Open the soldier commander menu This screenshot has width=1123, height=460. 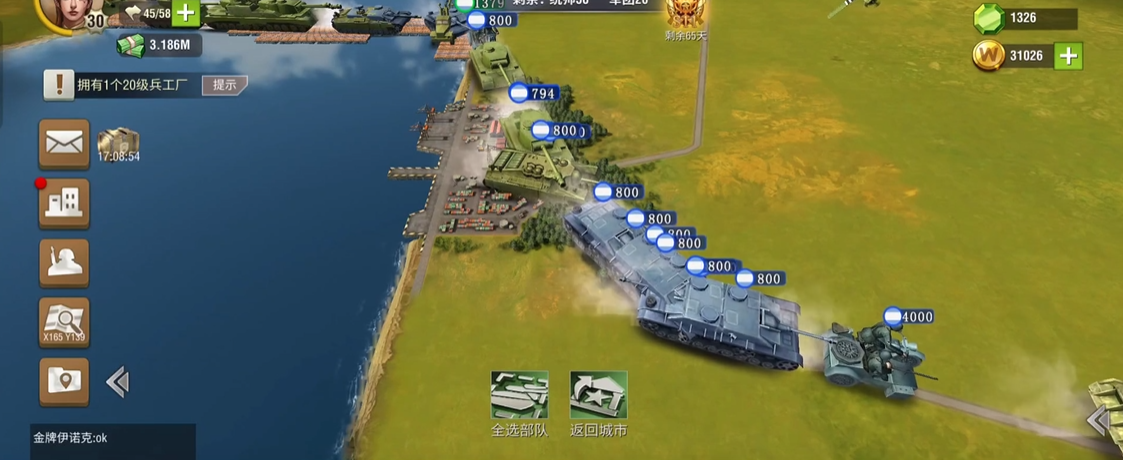pyautogui.click(x=64, y=263)
